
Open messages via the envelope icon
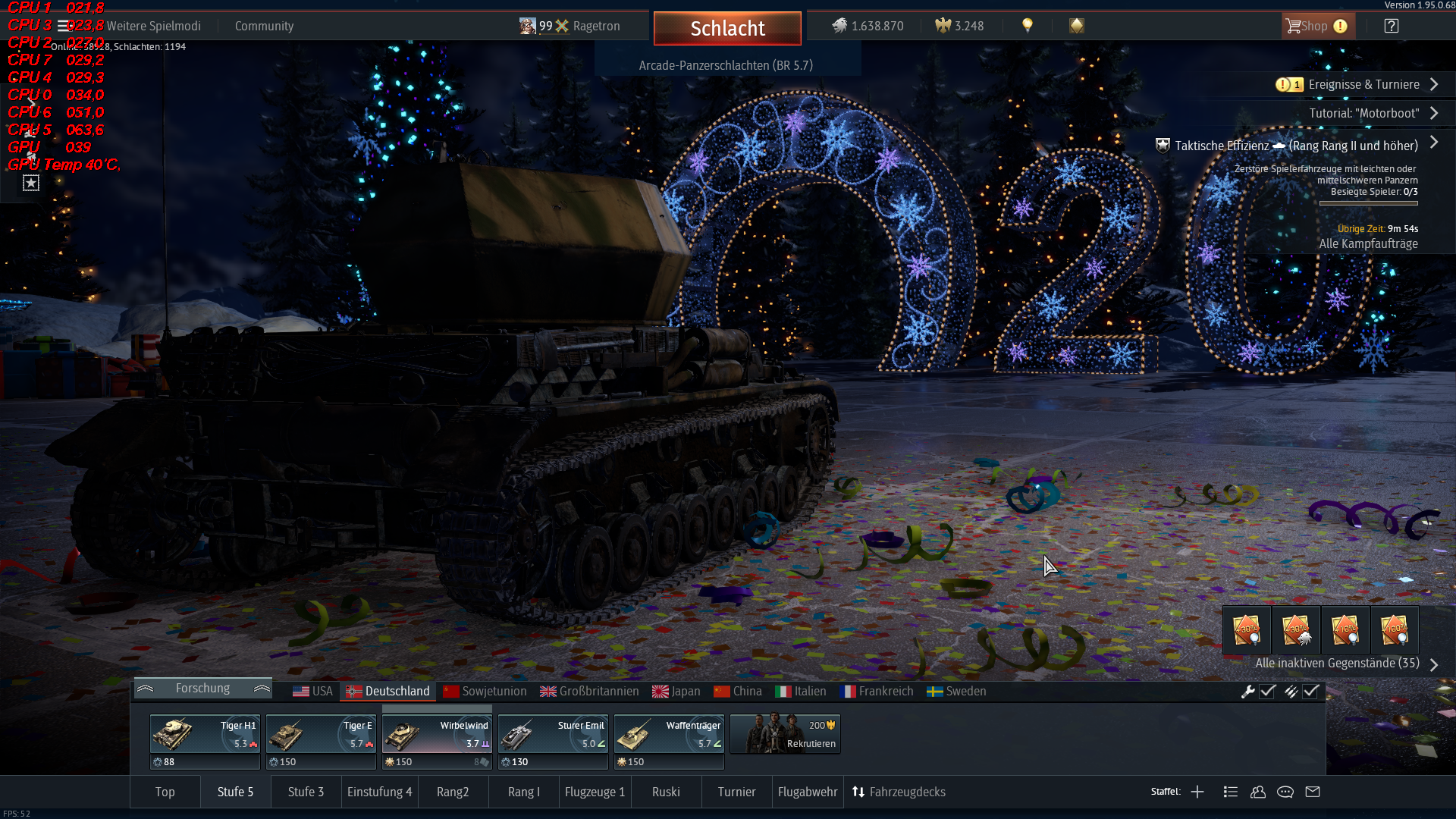pyautogui.click(x=1313, y=792)
